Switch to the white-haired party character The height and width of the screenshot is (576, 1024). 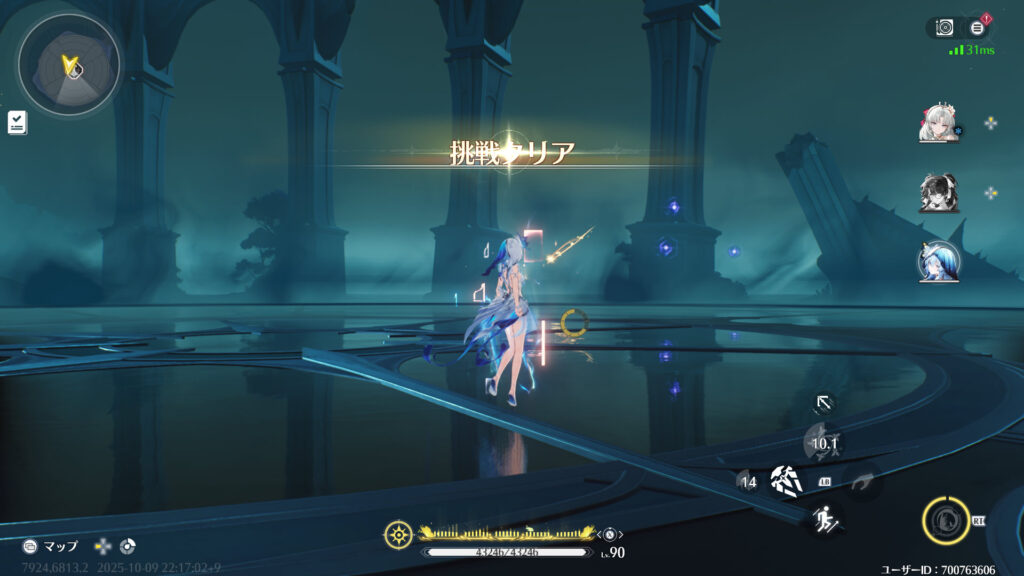(x=938, y=123)
